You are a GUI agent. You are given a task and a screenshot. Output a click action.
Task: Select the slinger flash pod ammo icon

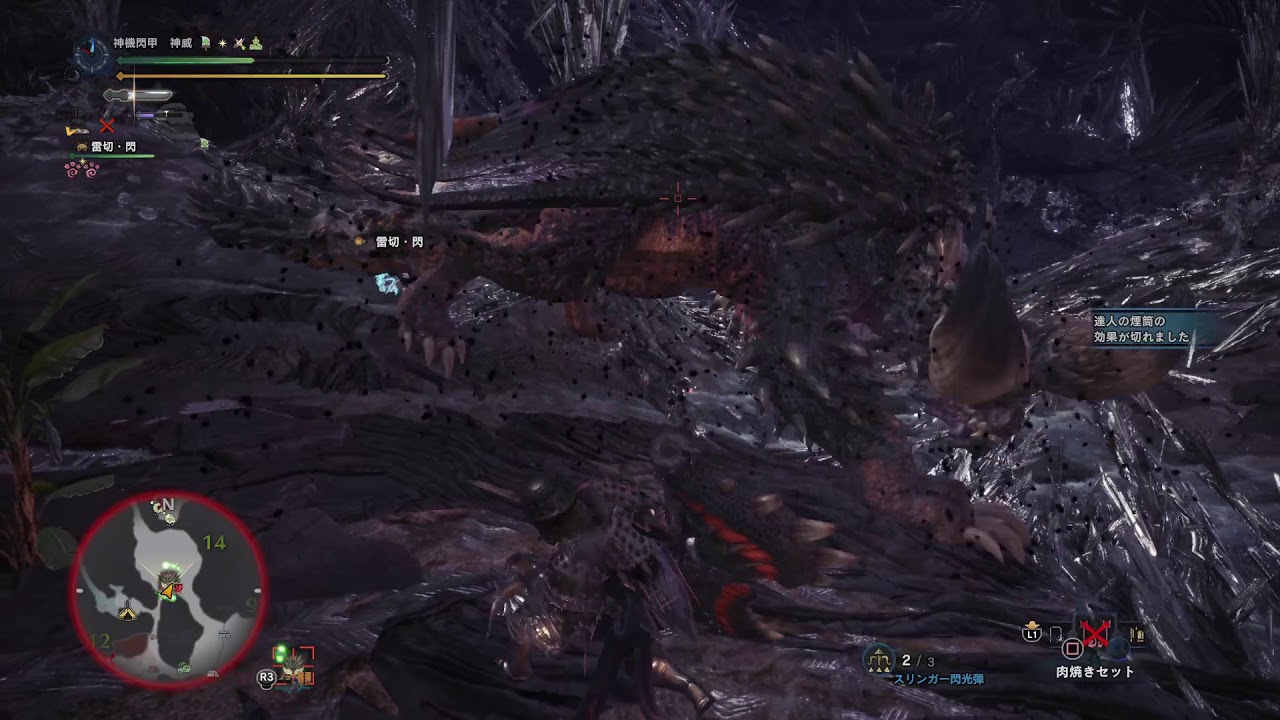coord(878,660)
